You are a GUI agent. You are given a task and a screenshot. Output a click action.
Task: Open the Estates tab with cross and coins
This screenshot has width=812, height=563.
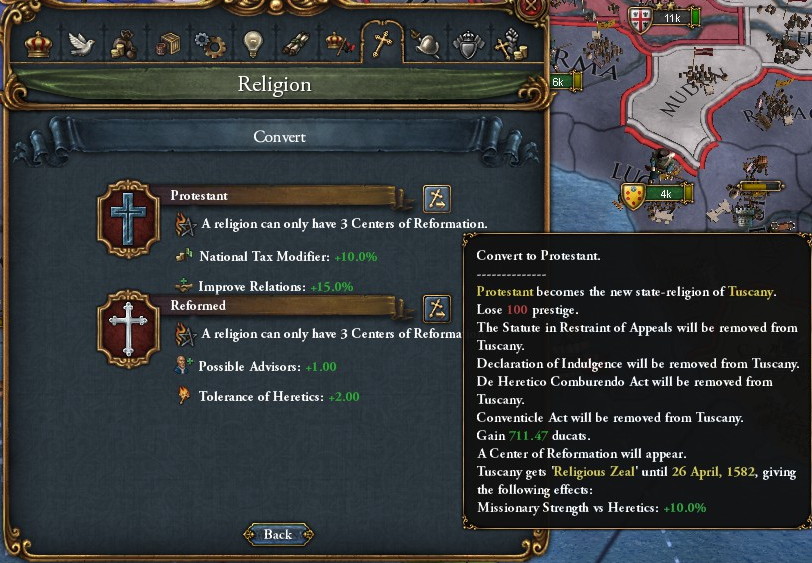click(510, 45)
